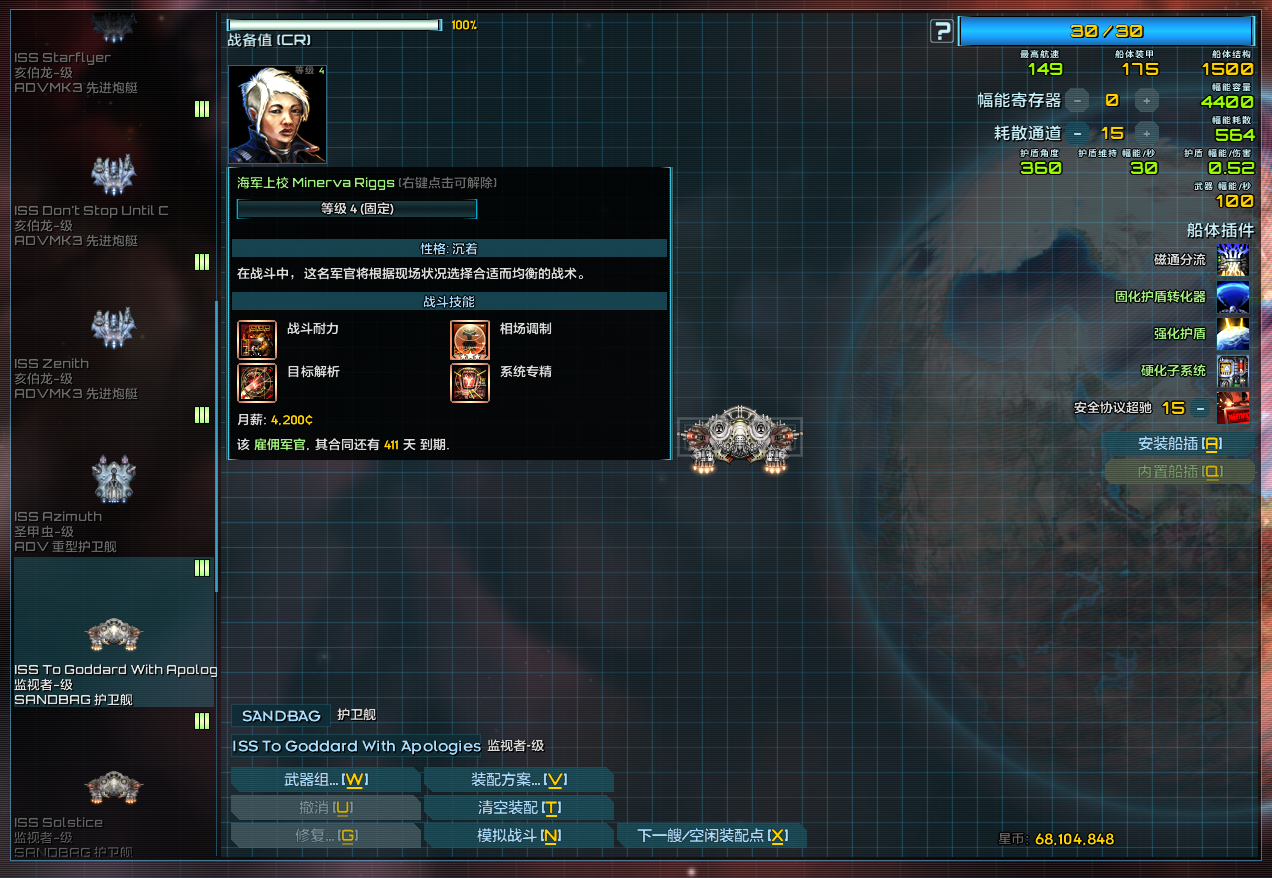Decrease 耗散通道 vents with minus button
The image size is (1272, 878).
coord(1077,133)
